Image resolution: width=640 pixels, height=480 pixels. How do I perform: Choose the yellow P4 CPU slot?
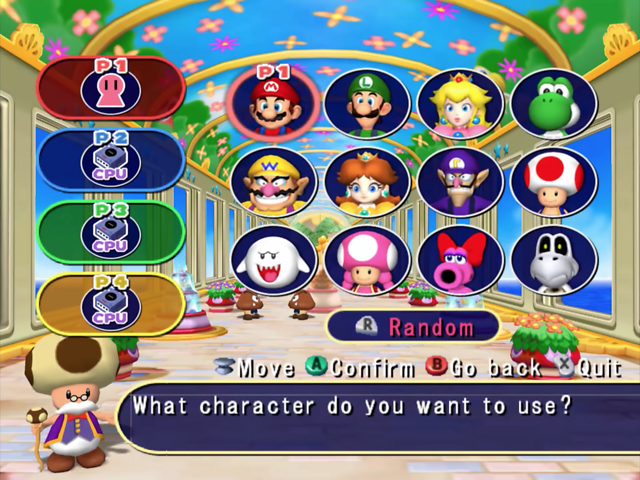coord(110,304)
